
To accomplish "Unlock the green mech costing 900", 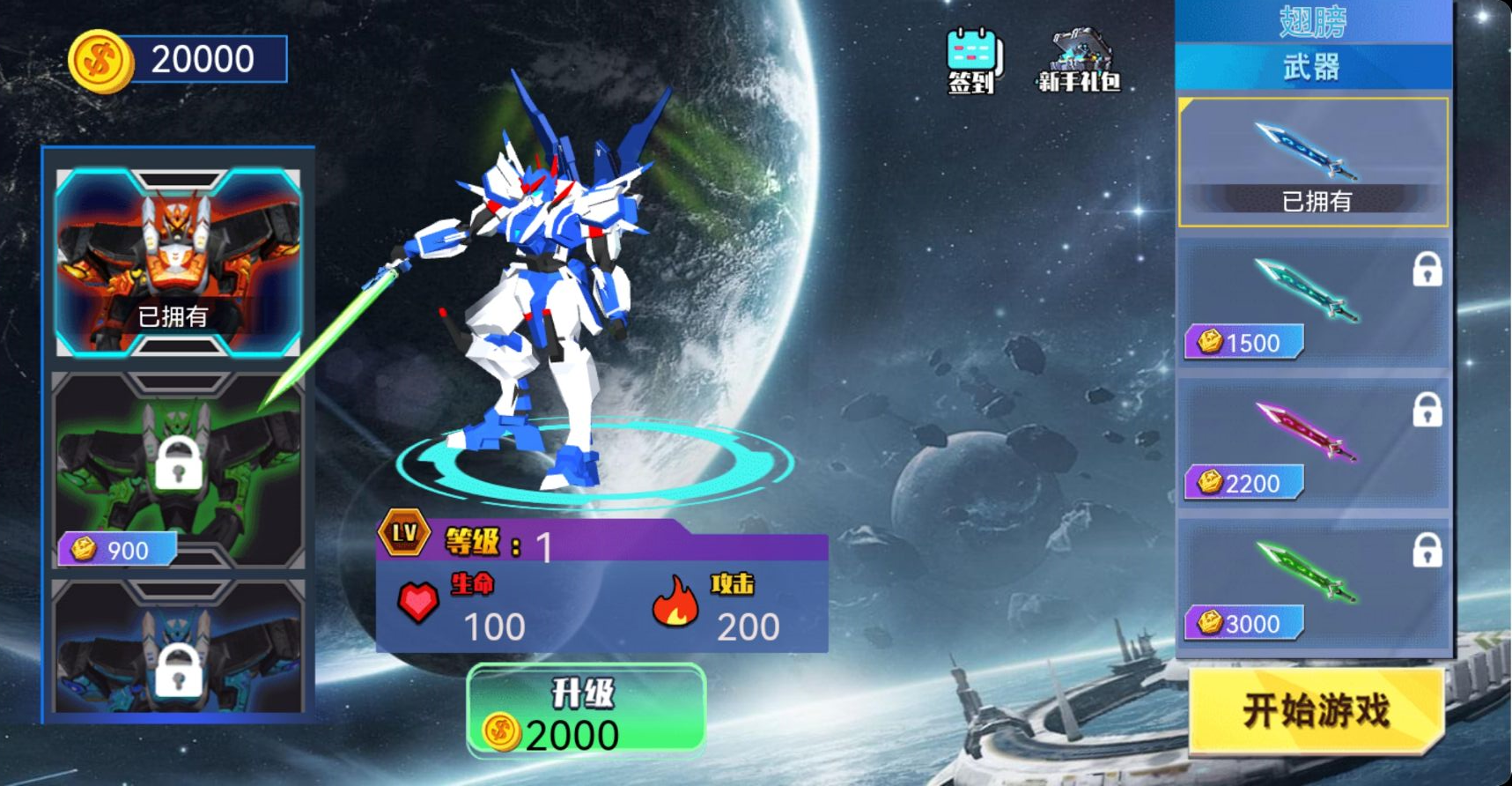I will point(178,470).
